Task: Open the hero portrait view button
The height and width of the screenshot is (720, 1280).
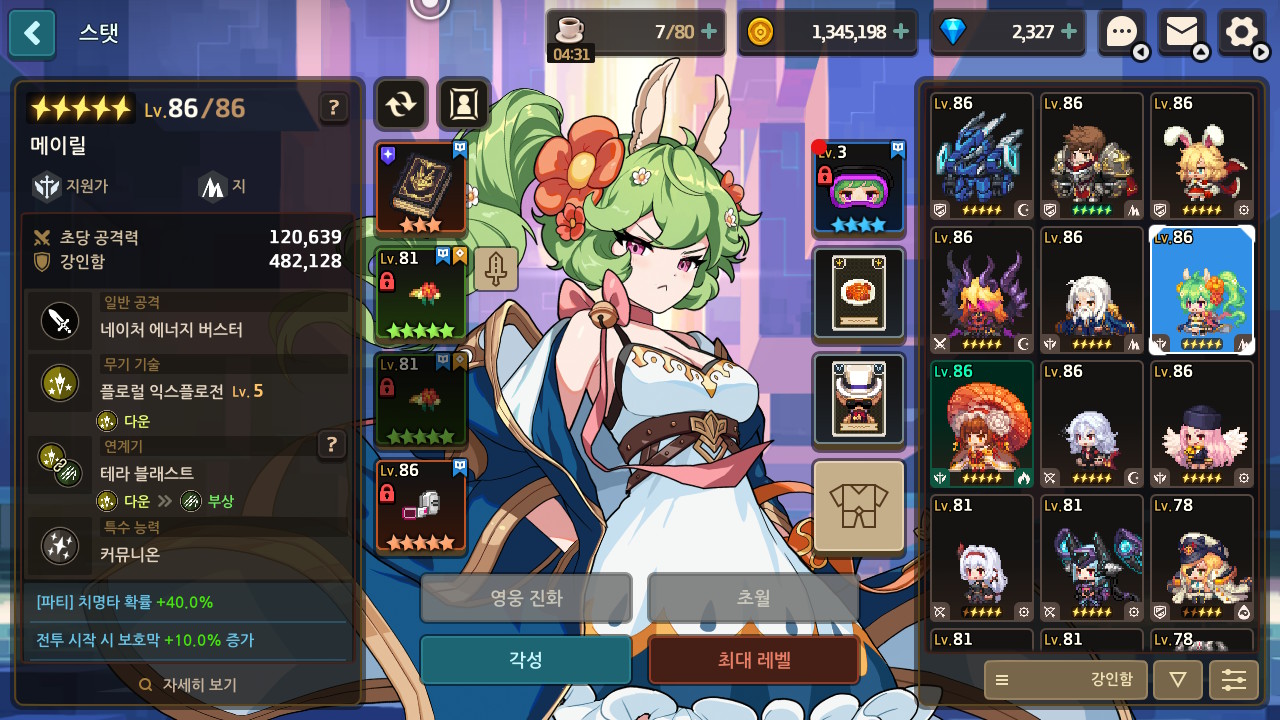Action: pos(463,104)
